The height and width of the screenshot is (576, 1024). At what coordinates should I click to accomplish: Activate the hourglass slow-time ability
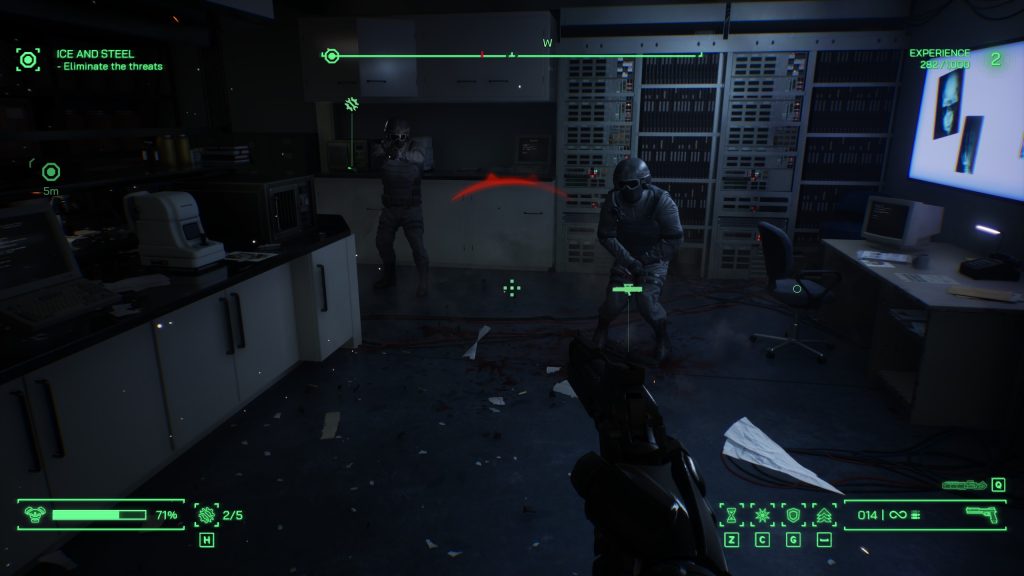[732, 515]
